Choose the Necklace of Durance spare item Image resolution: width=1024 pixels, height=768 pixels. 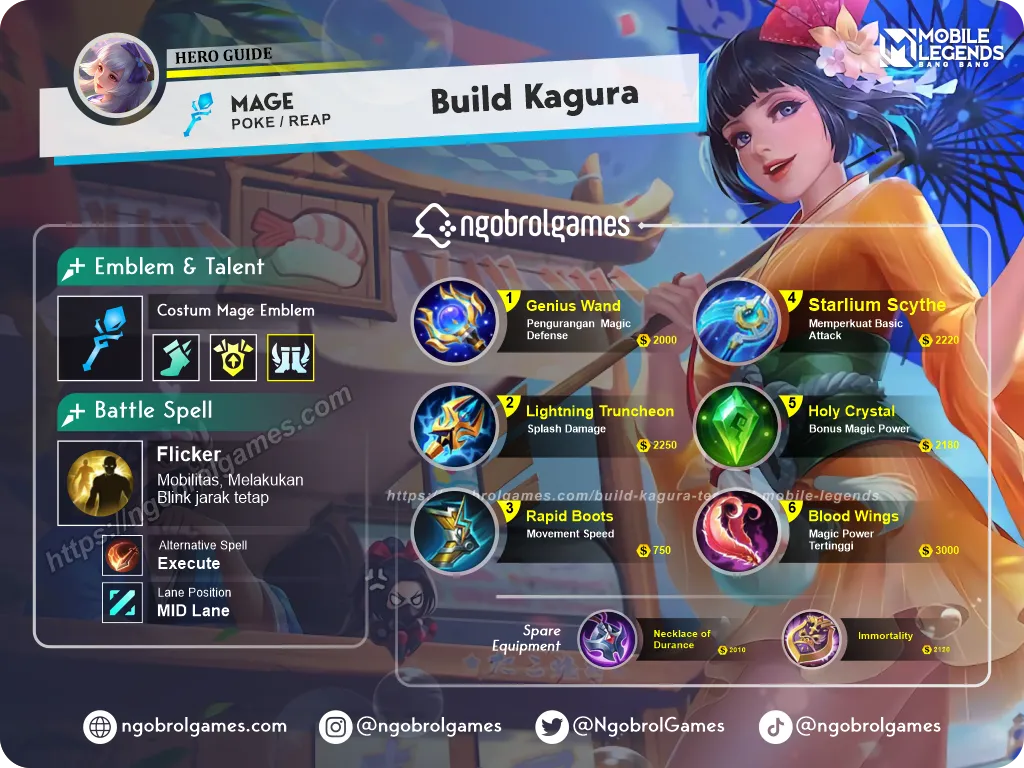[607, 639]
